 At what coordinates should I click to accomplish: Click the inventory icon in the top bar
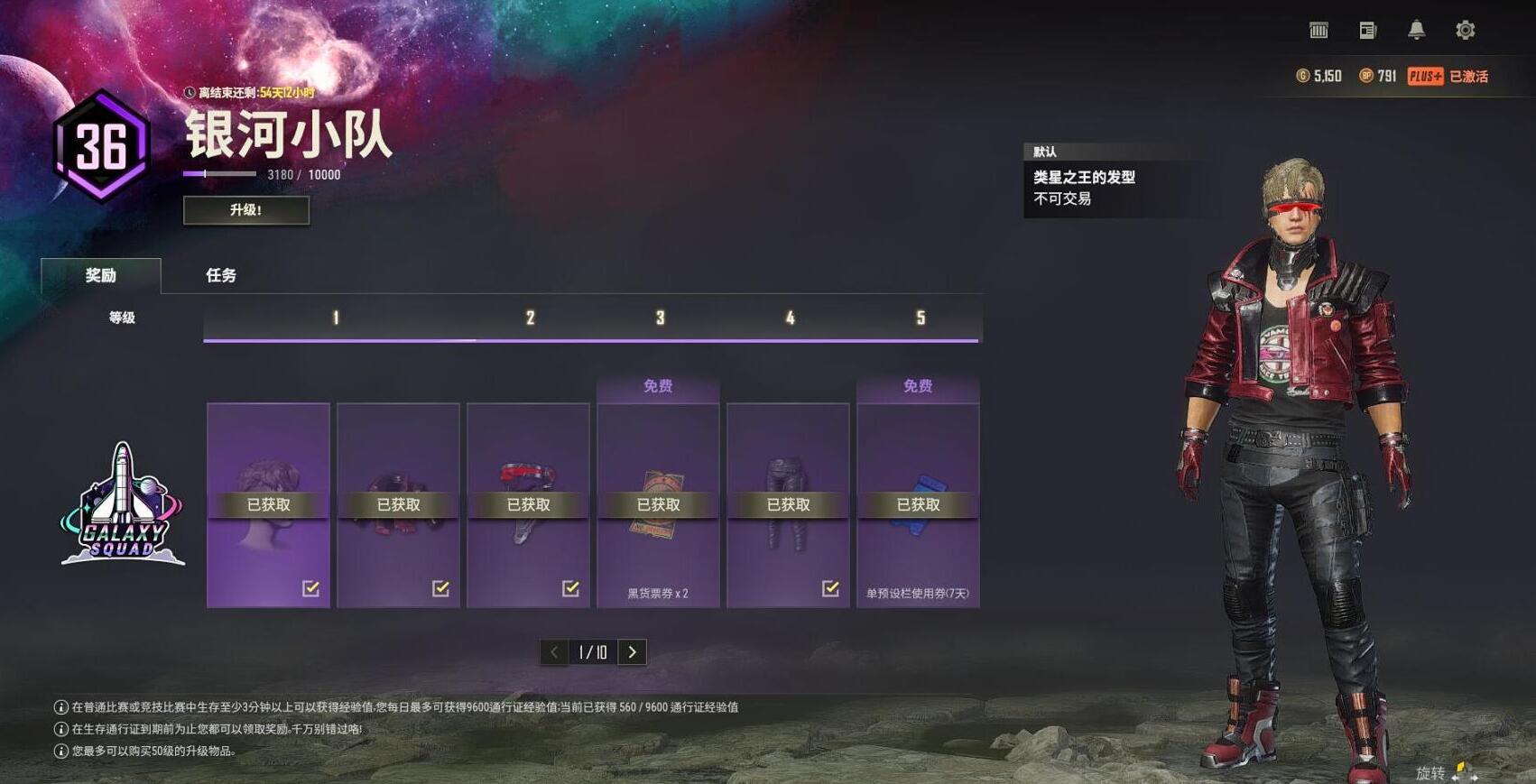pyautogui.click(x=1317, y=29)
